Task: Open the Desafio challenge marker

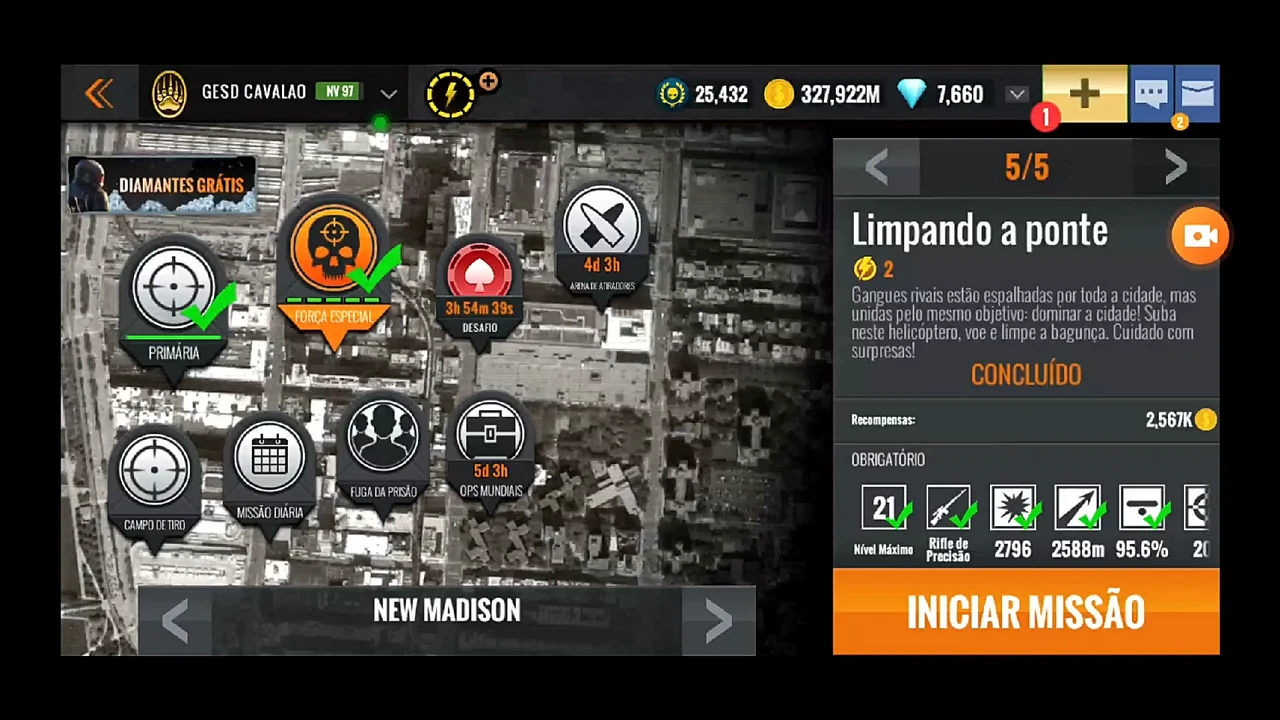Action: (479, 274)
